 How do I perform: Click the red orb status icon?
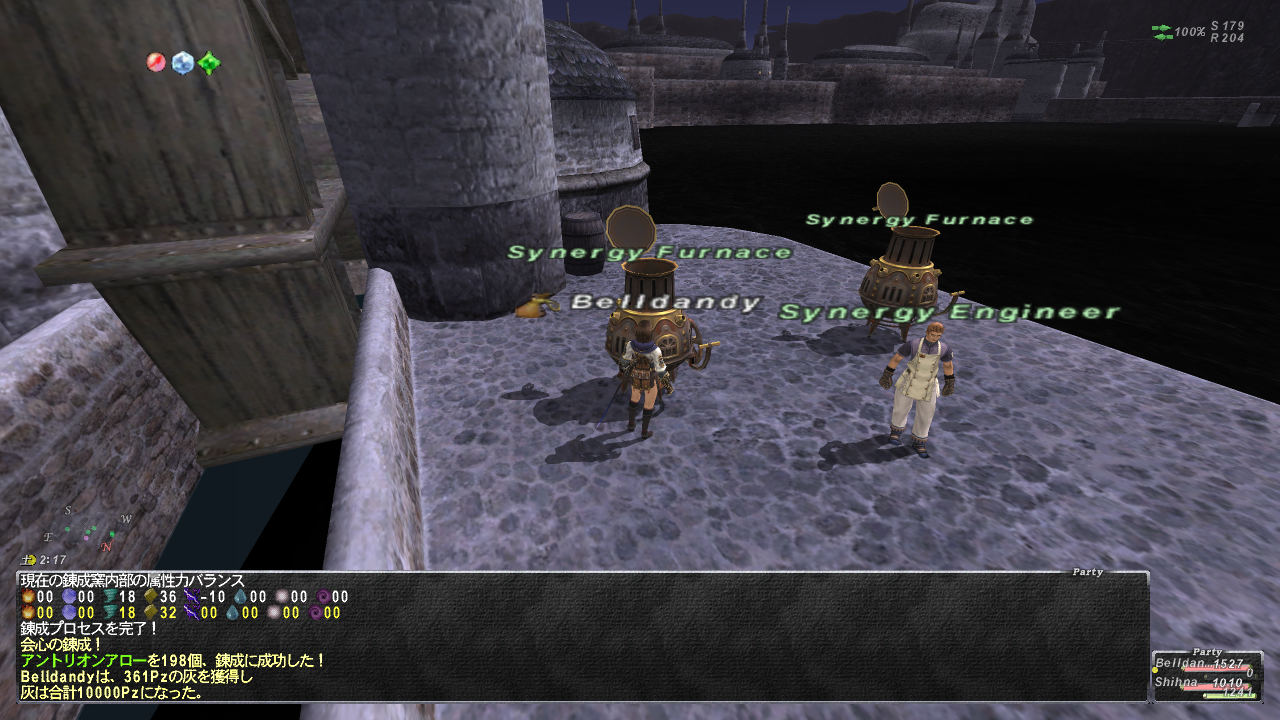(x=156, y=62)
